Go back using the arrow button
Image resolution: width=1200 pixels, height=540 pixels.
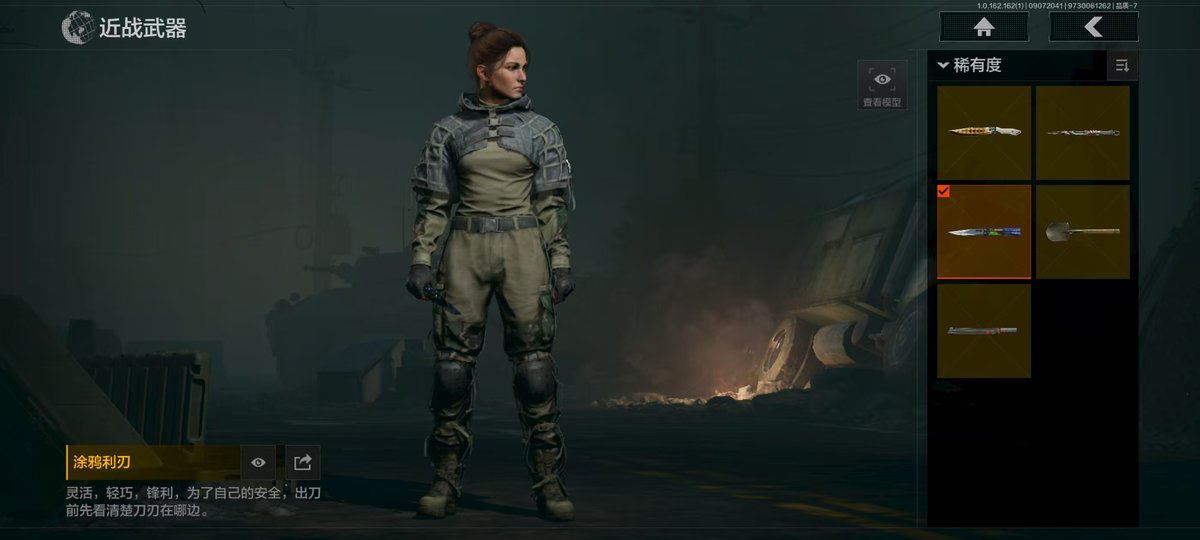[x=1093, y=27]
